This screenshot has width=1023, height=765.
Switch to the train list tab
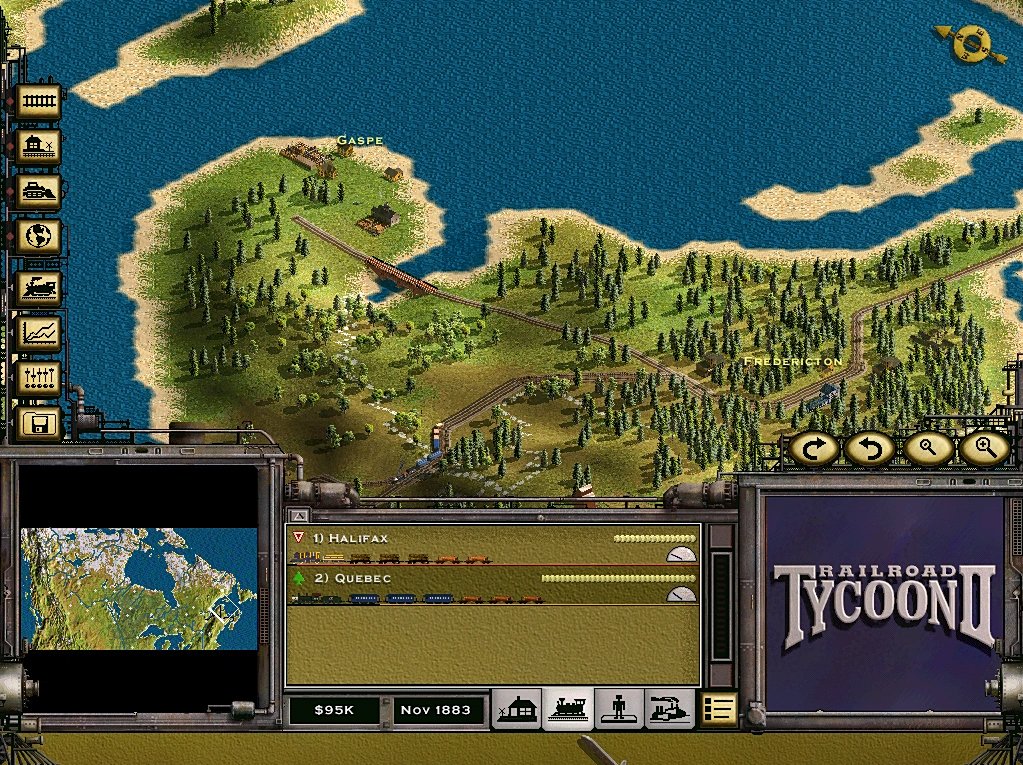[x=568, y=709]
